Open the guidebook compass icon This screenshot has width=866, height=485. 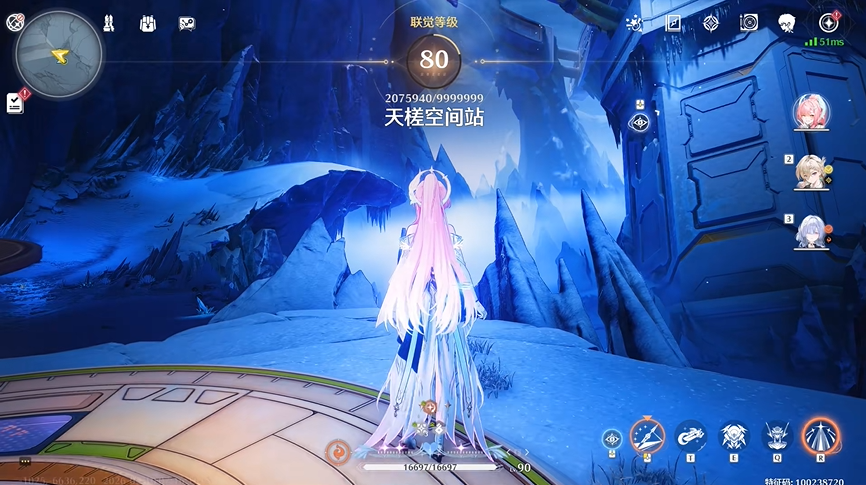(673, 23)
